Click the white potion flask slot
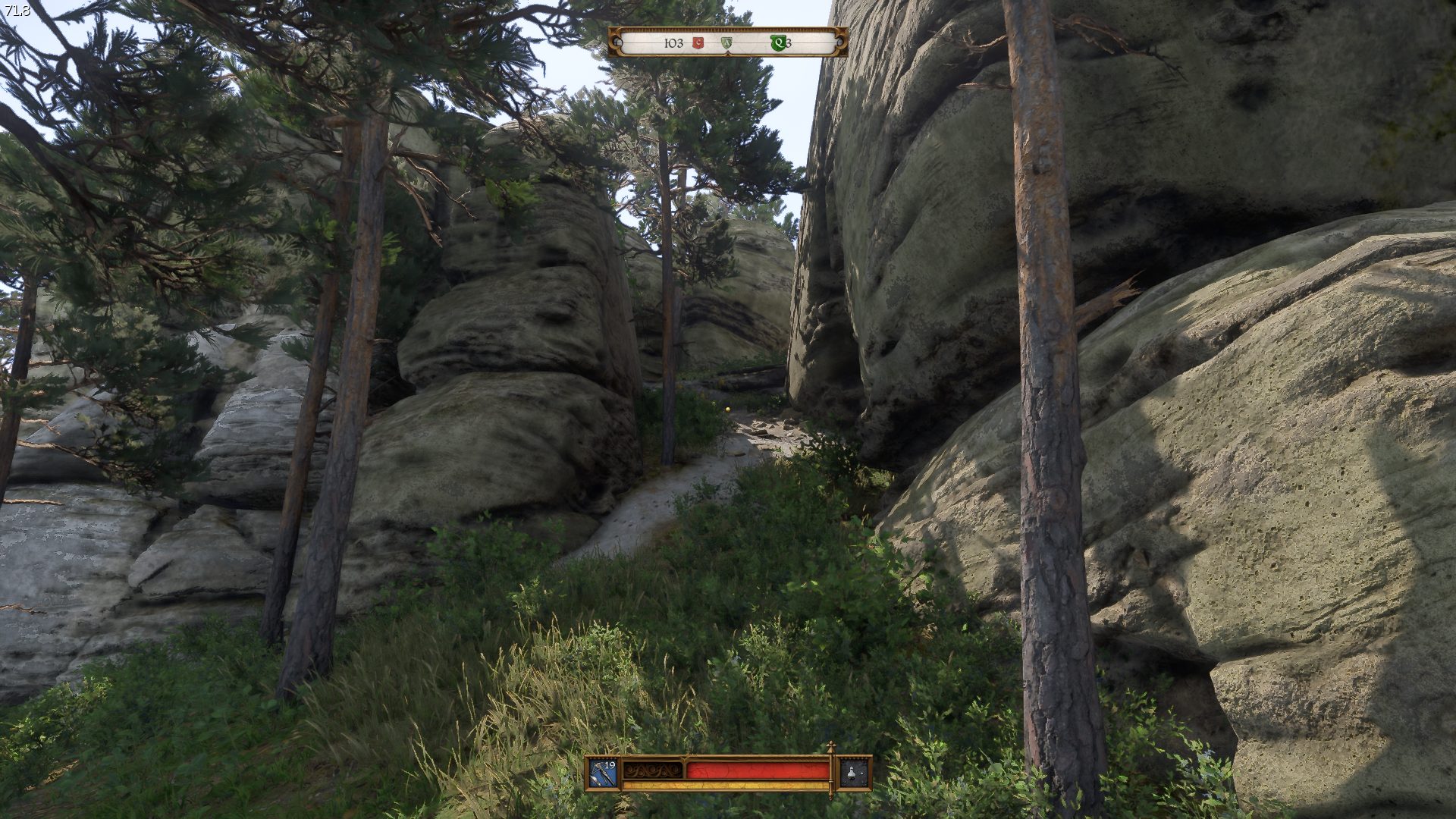 pyautogui.click(x=855, y=773)
